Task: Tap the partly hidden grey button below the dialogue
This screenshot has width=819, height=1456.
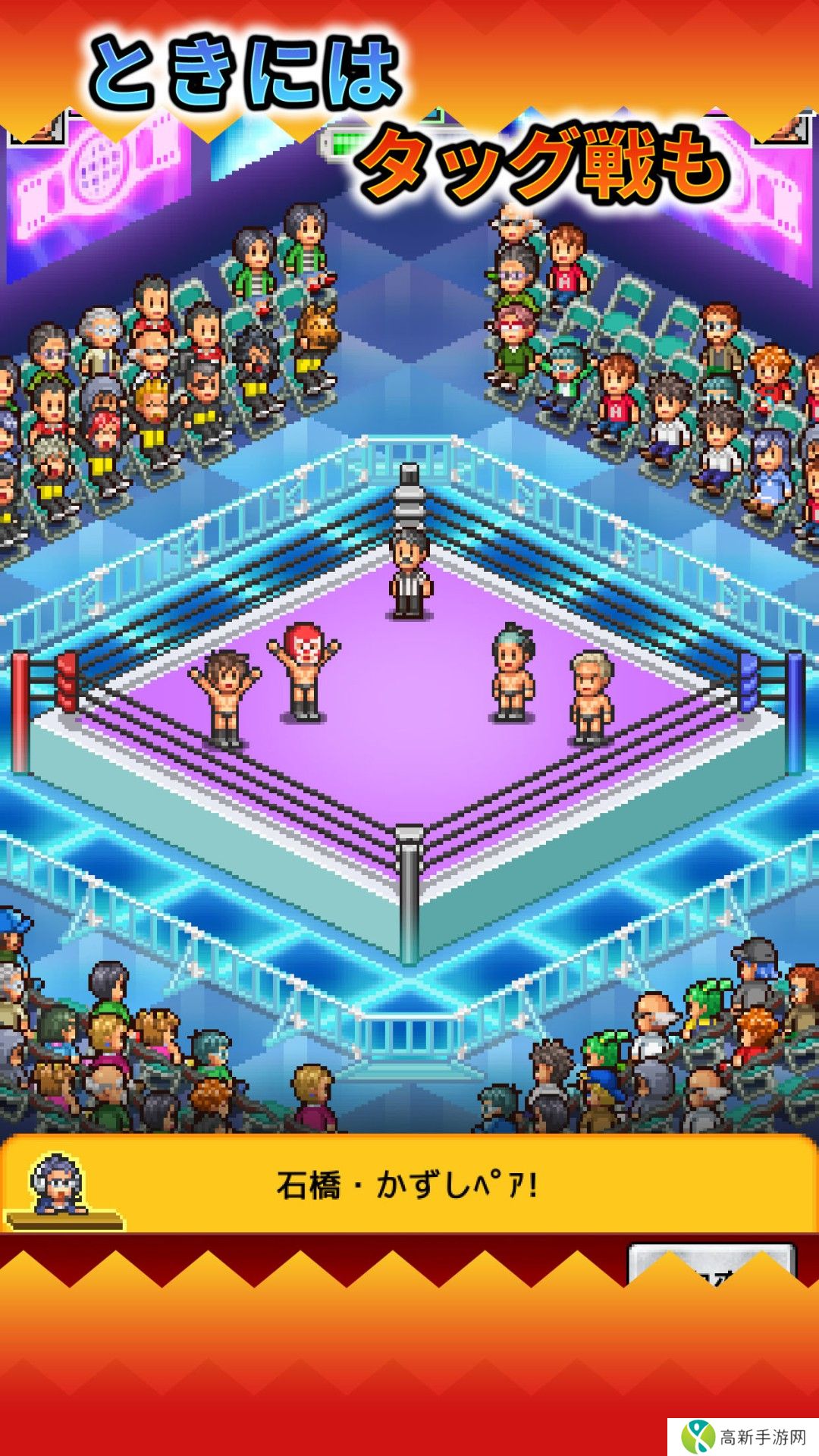Action: coord(711,1263)
